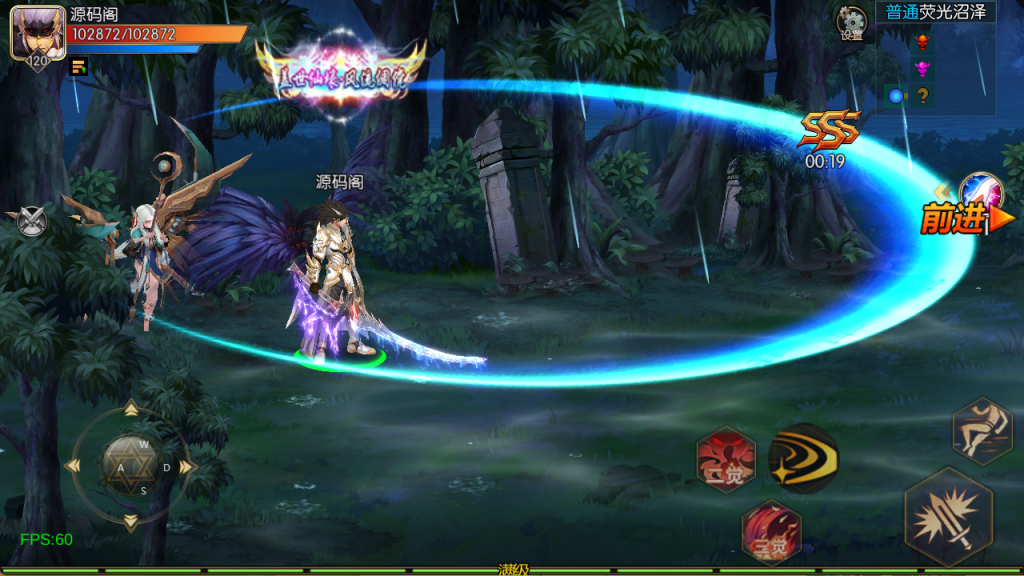Screen dimensions: 1024x576
Task: Activate the 二觉 awakening skill
Action: click(726, 461)
